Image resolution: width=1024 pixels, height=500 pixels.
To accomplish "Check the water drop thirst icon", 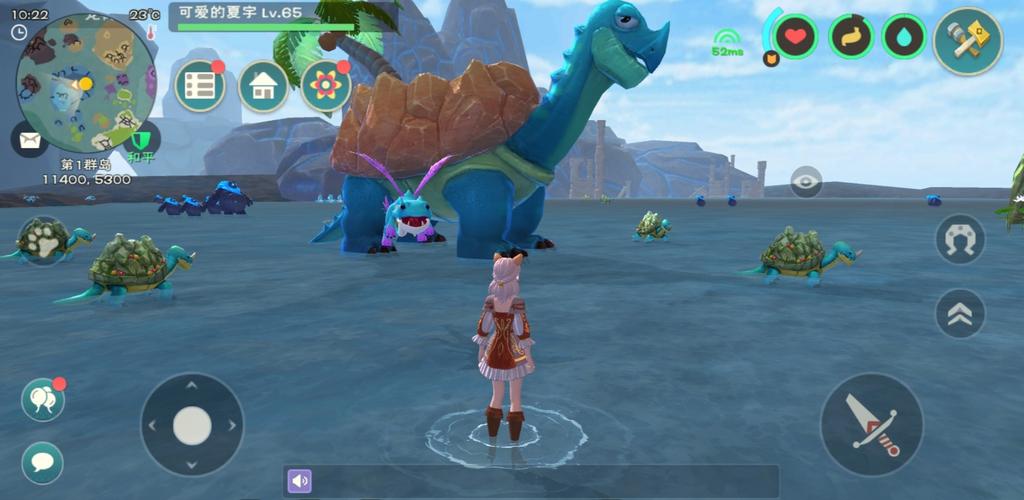I will tap(905, 37).
